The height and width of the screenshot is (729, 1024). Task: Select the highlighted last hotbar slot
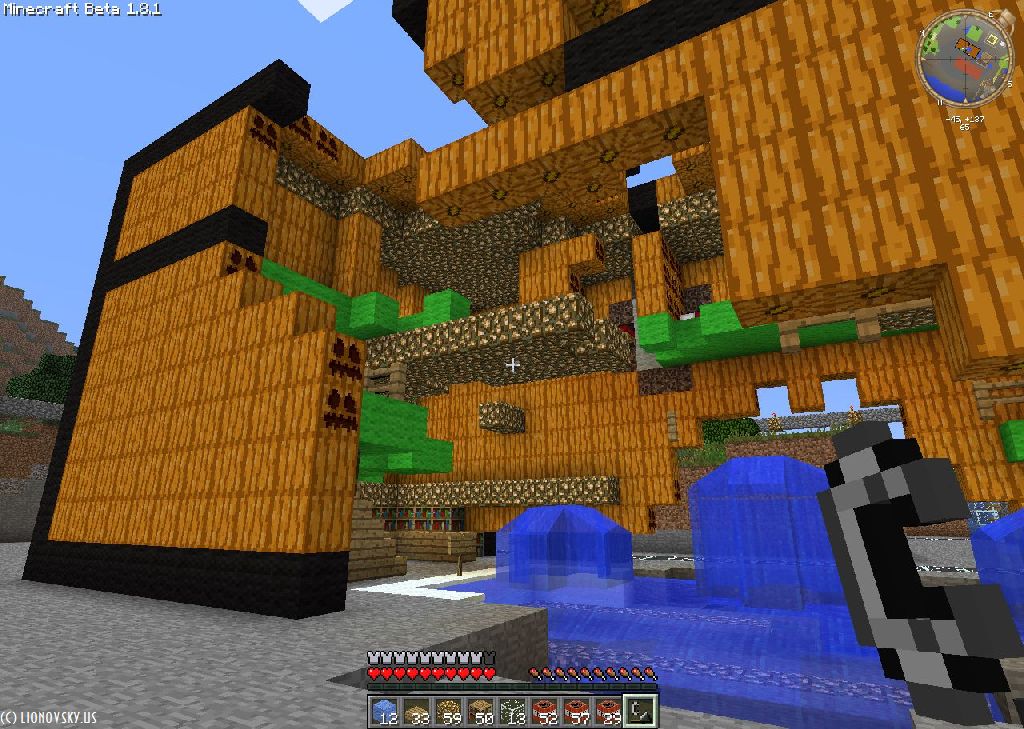pos(639,711)
